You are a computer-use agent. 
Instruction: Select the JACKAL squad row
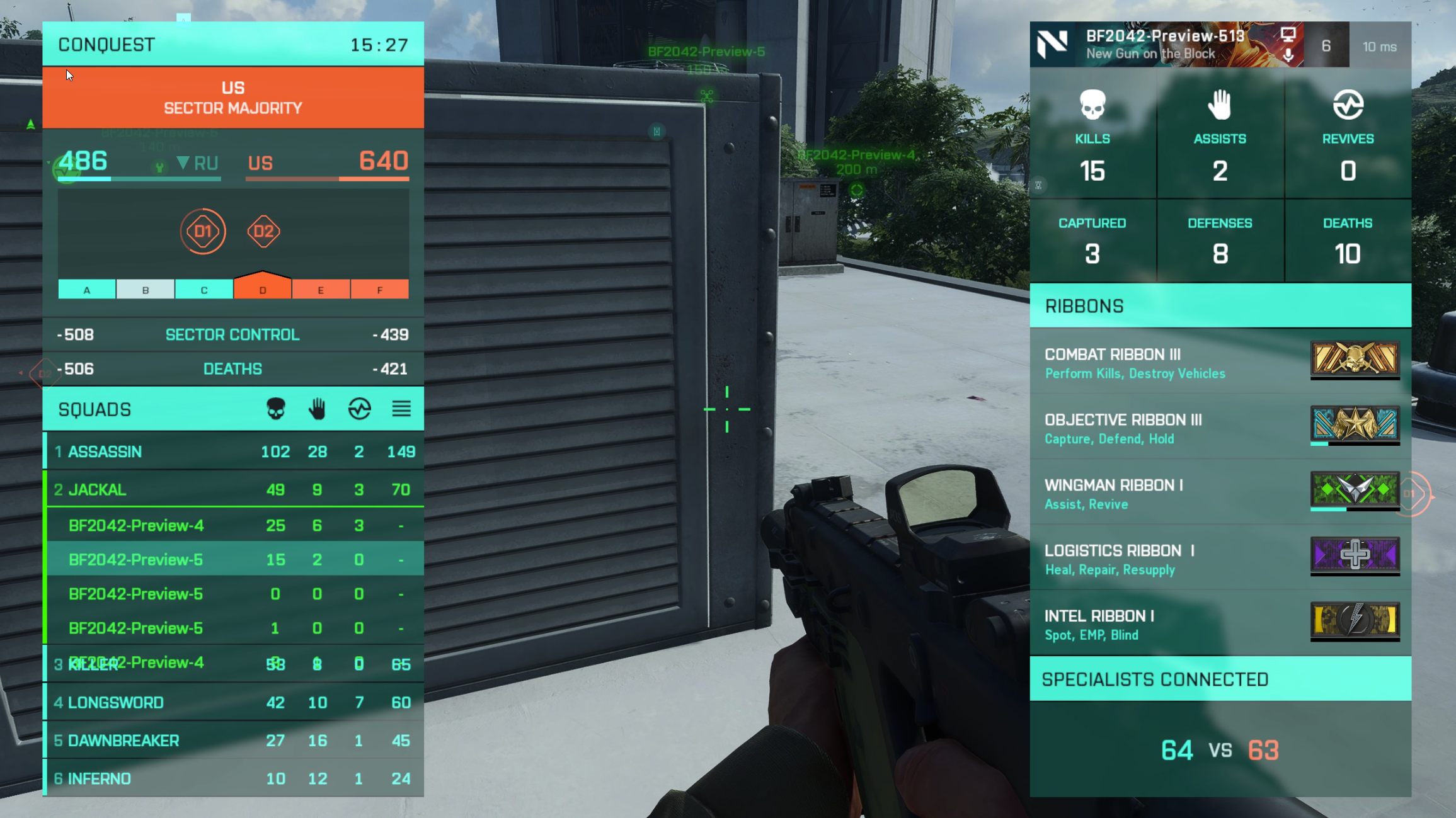coord(233,489)
